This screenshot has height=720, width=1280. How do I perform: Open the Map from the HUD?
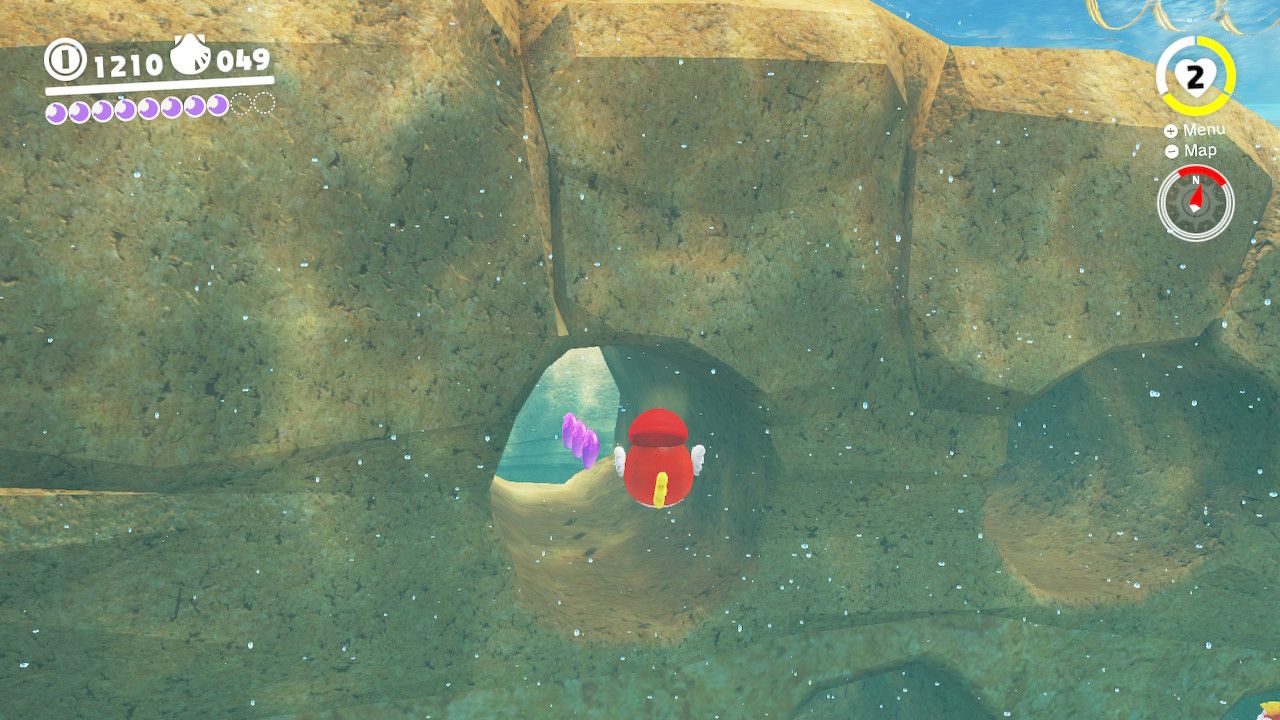tap(1203, 151)
